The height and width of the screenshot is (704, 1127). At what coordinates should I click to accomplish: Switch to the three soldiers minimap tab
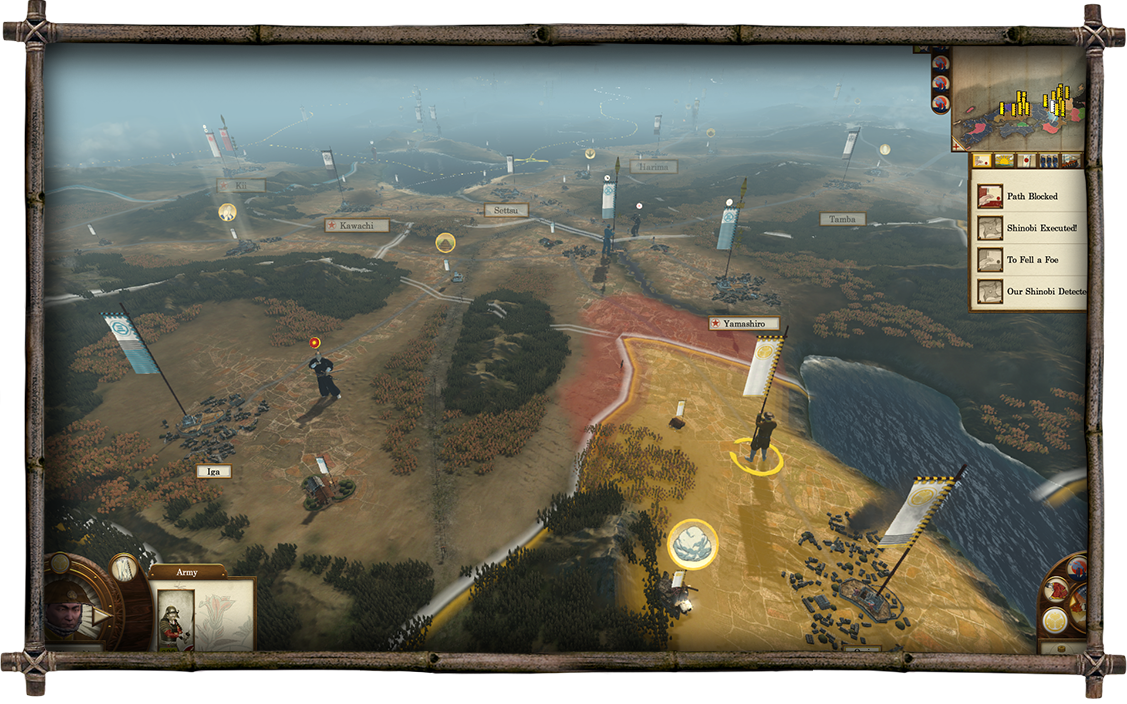click(1048, 160)
